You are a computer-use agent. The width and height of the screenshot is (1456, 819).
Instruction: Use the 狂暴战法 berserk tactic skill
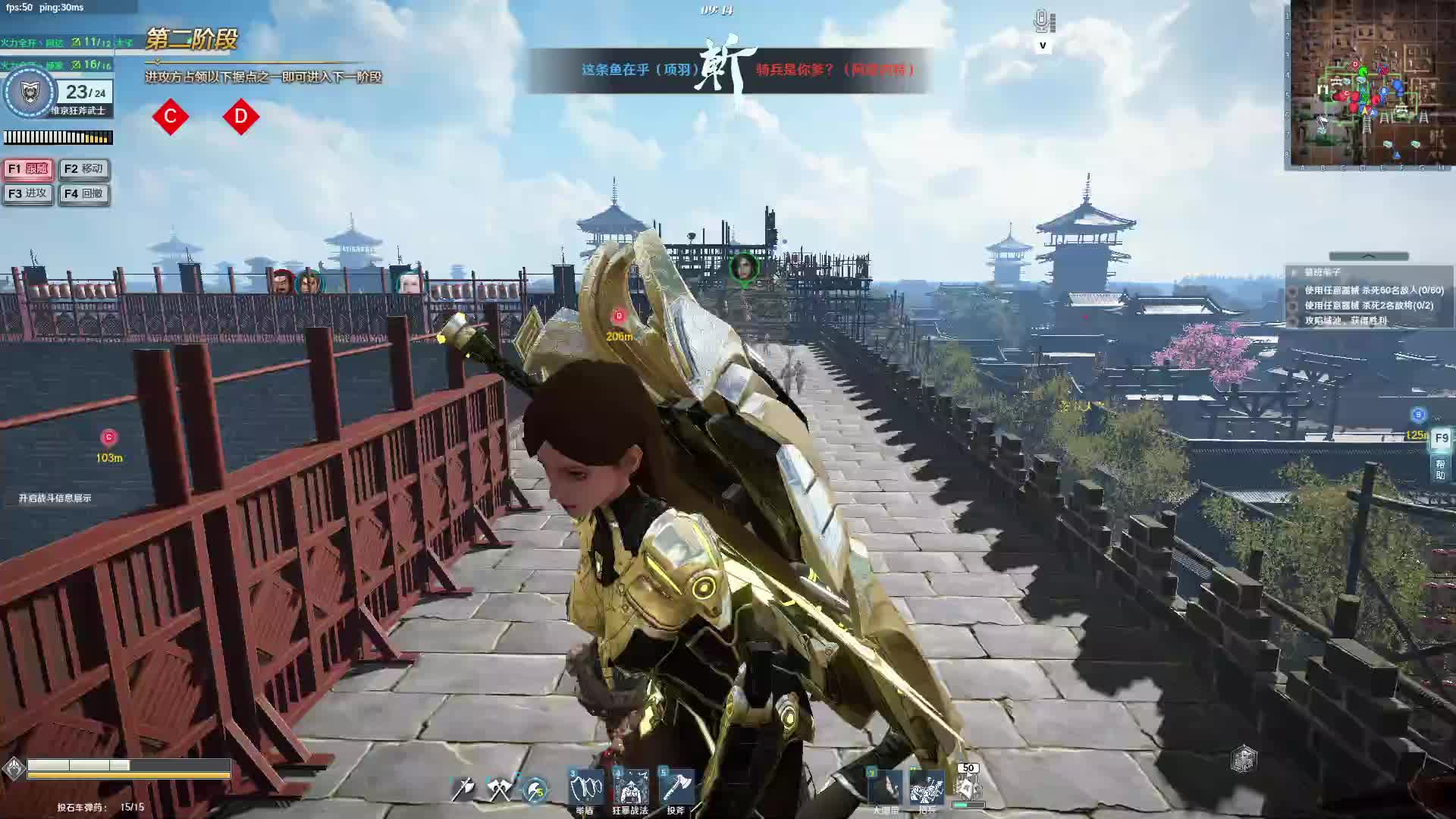[630, 789]
